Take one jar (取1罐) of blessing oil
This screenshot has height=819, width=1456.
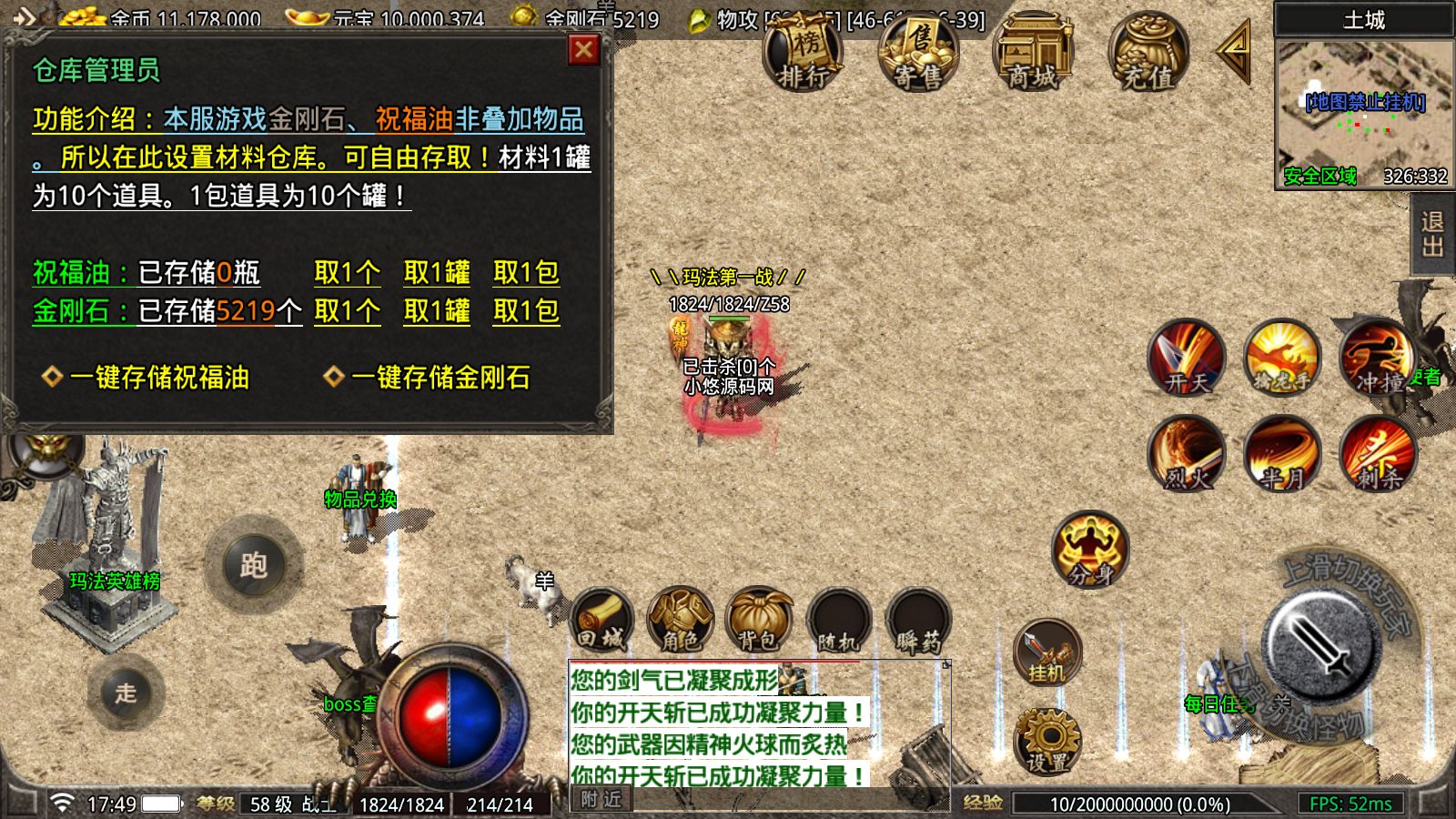coord(437,272)
